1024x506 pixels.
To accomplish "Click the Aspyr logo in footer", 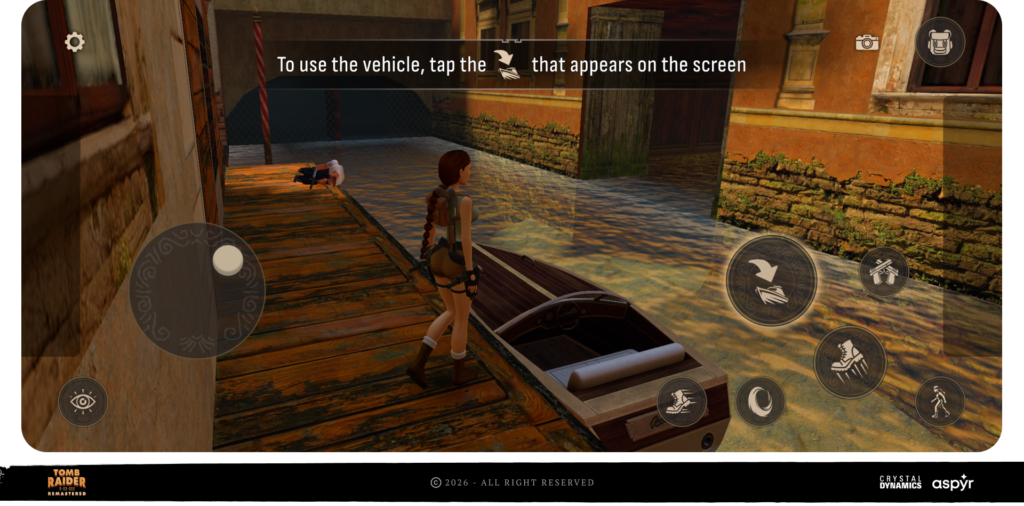I will pos(953,482).
